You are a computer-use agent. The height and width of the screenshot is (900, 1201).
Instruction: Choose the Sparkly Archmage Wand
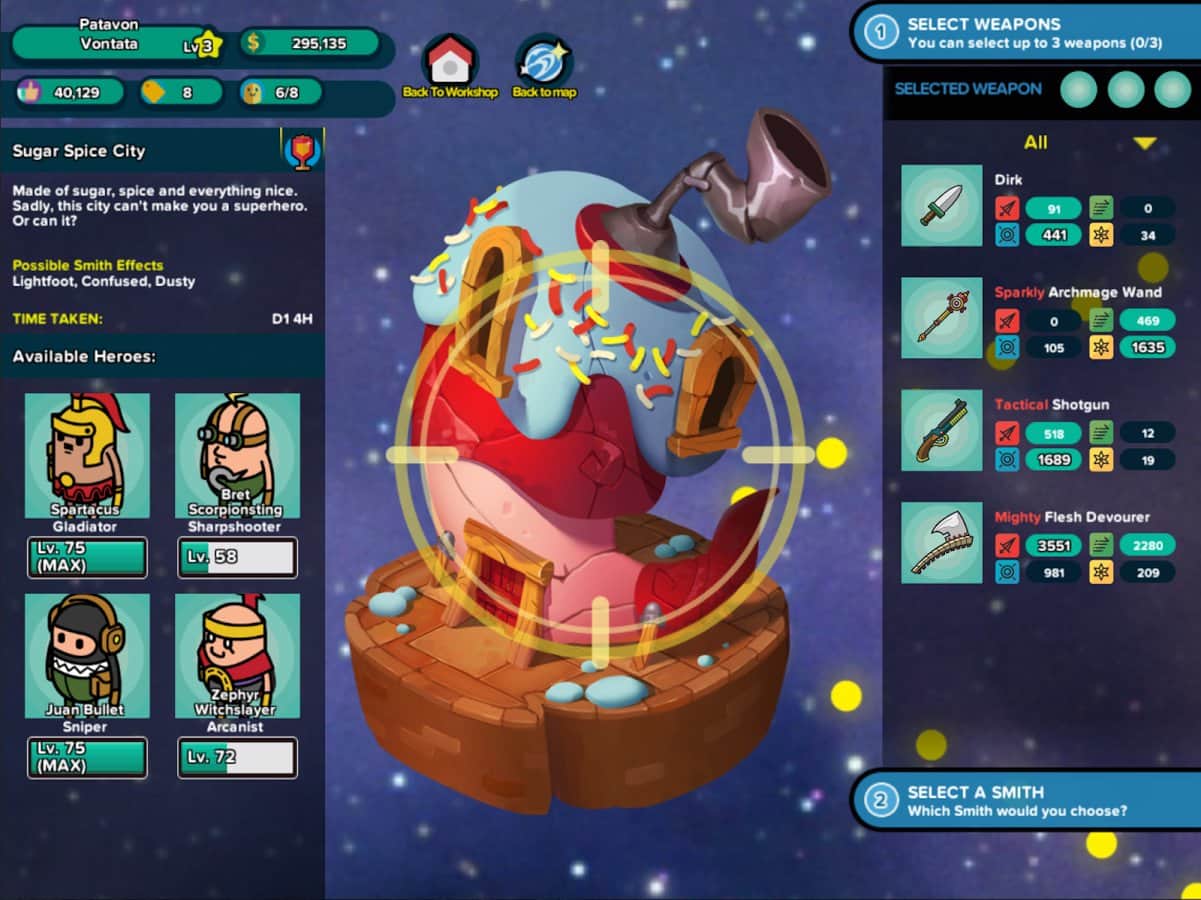click(941, 318)
